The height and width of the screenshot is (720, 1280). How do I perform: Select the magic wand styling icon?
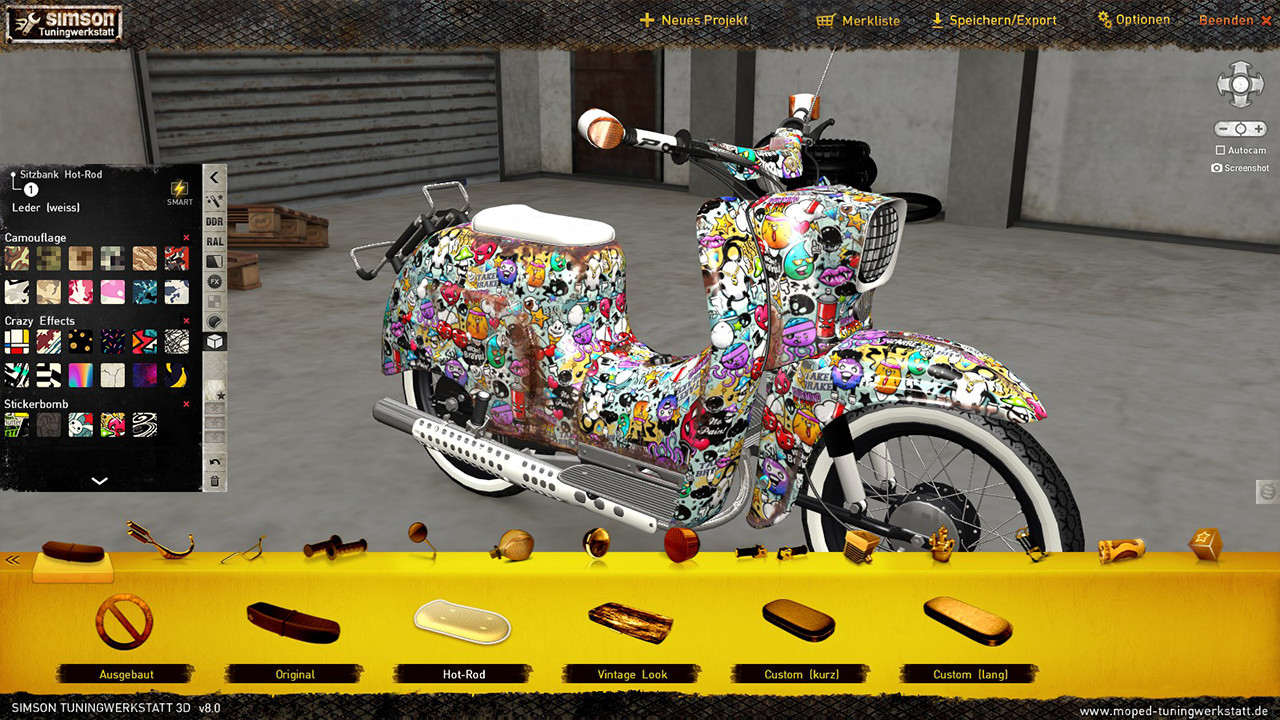pos(213,199)
